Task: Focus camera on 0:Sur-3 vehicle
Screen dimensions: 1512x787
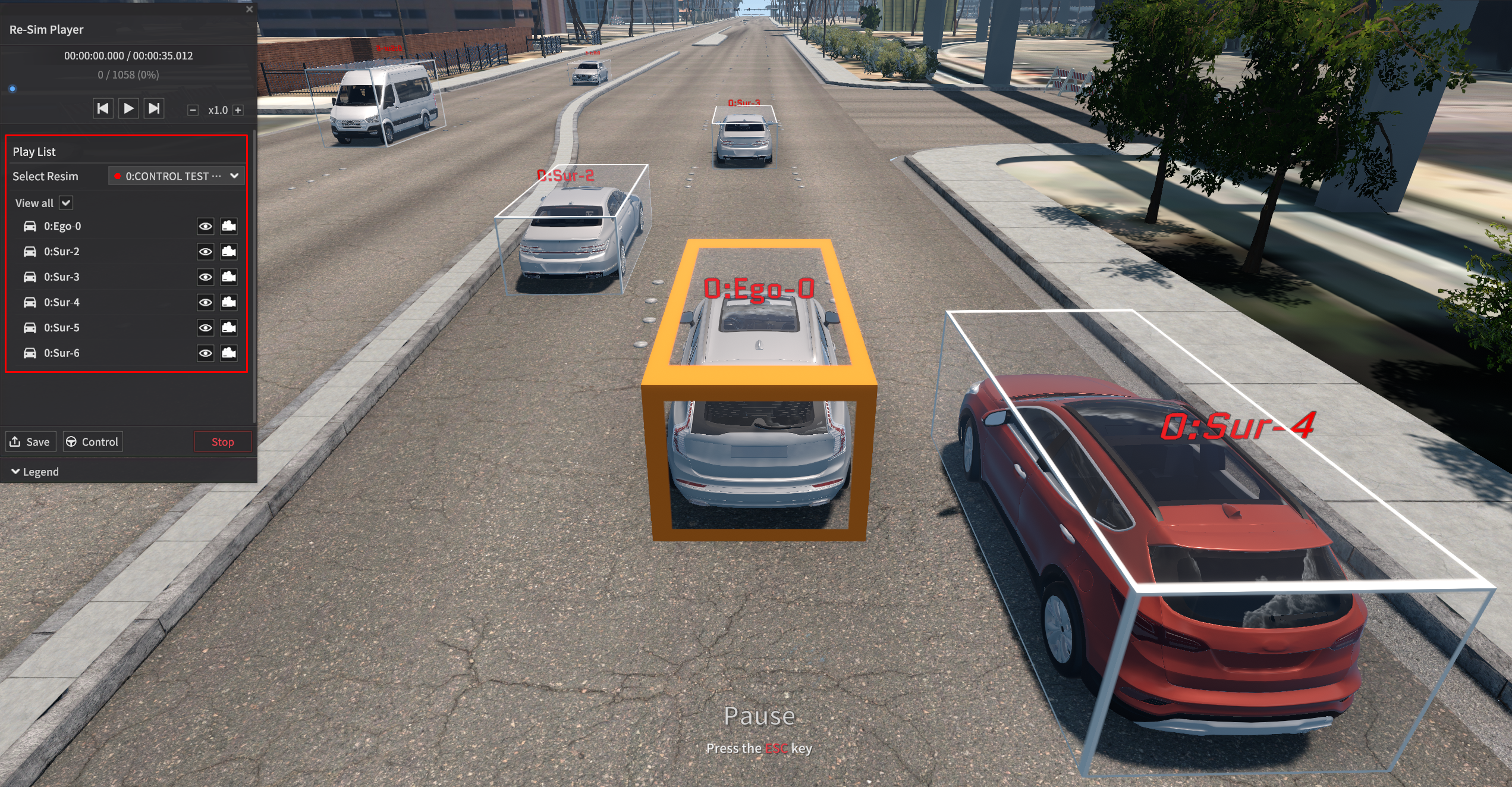Action: click(229, 277)
